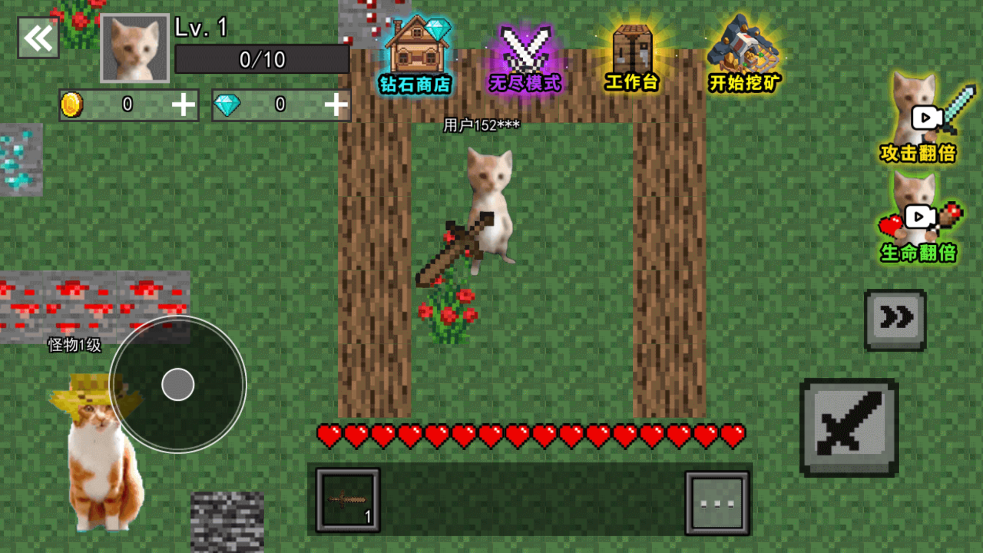
Task: Watch ad for 生命翻倍 health double
Action: coord(919,220)
